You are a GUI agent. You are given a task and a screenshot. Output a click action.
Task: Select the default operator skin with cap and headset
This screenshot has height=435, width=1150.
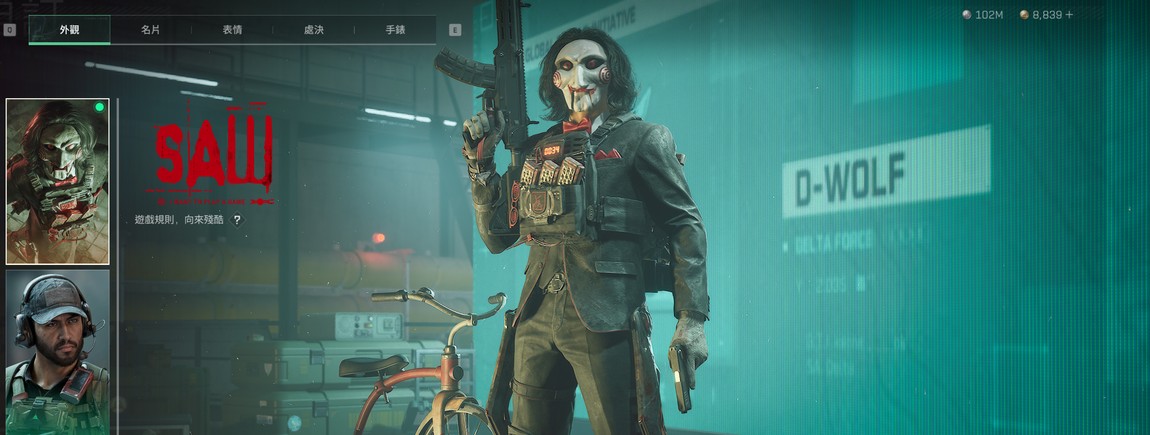pos(58,351)
